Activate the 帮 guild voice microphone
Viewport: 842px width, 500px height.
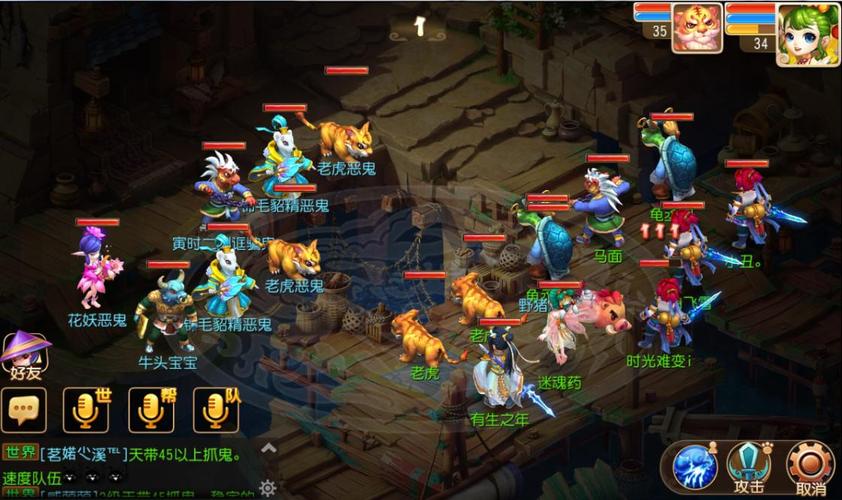coord(152,409)
